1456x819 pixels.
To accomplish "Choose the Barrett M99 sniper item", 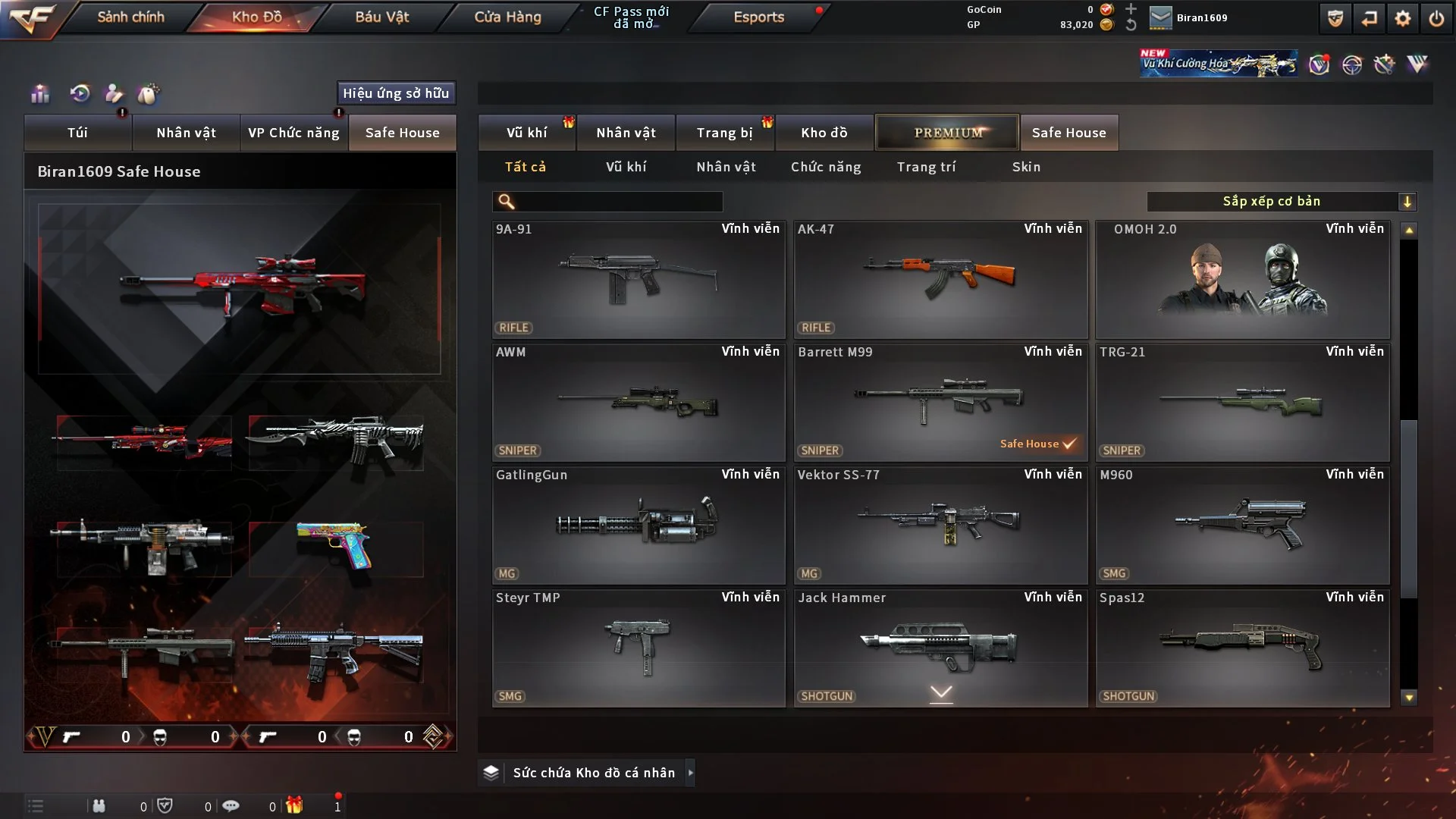I will click(940, 402).
